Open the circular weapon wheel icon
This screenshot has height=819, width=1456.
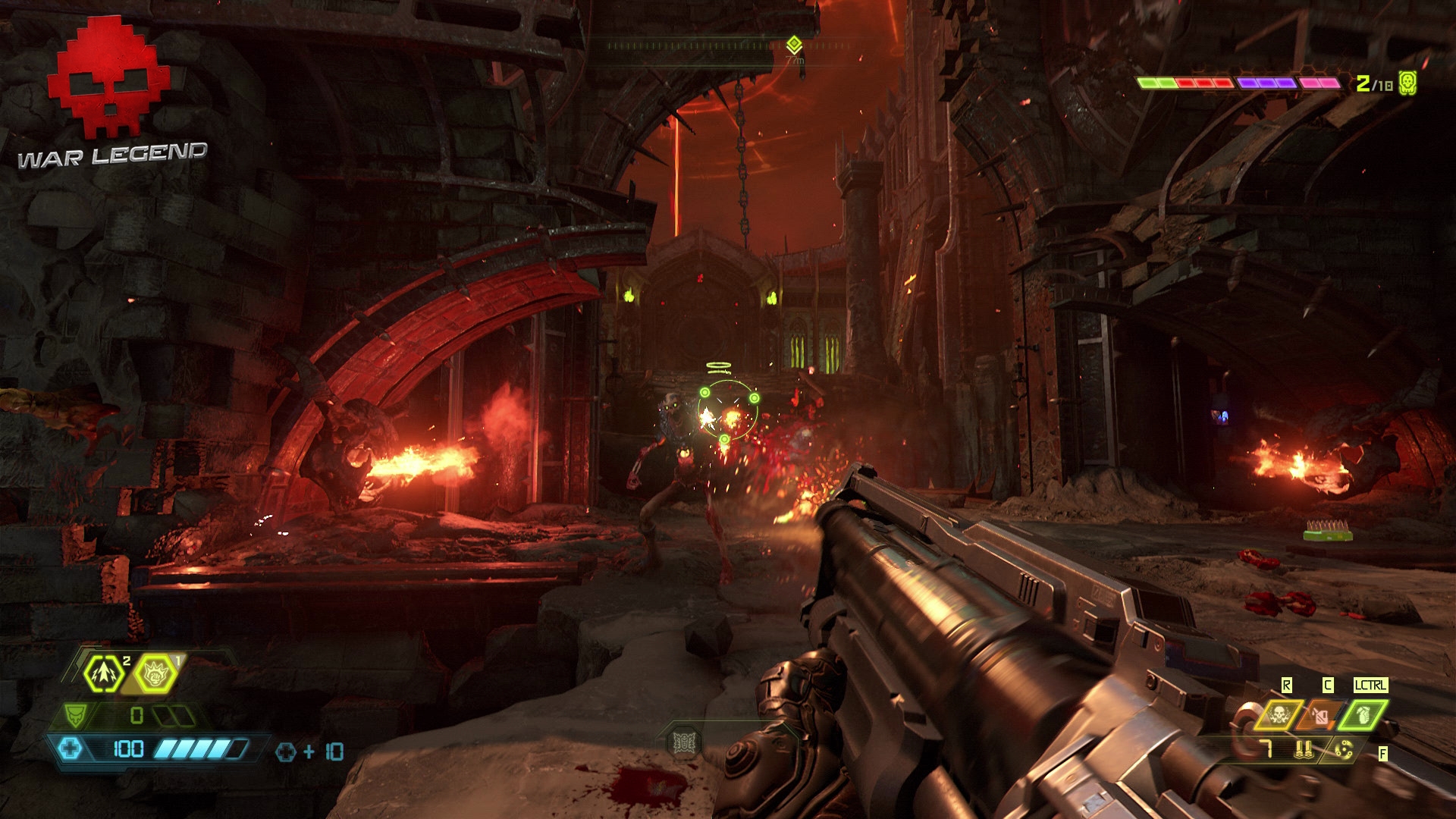1343,751
